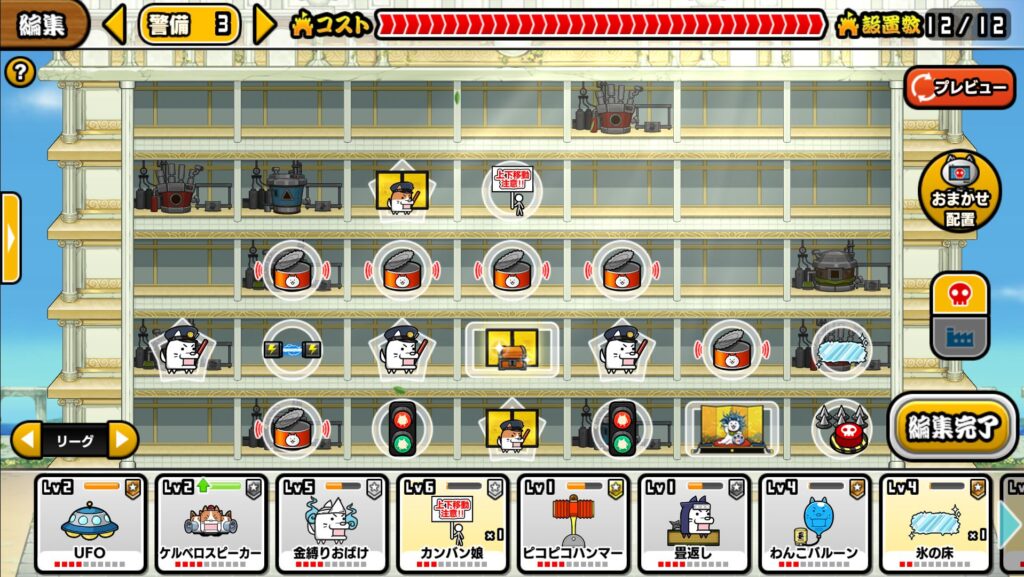The width and height of the screenshot is (1024, 577).
Task: Click the 編集完了 finish editing button
Action: pos(951,427)
